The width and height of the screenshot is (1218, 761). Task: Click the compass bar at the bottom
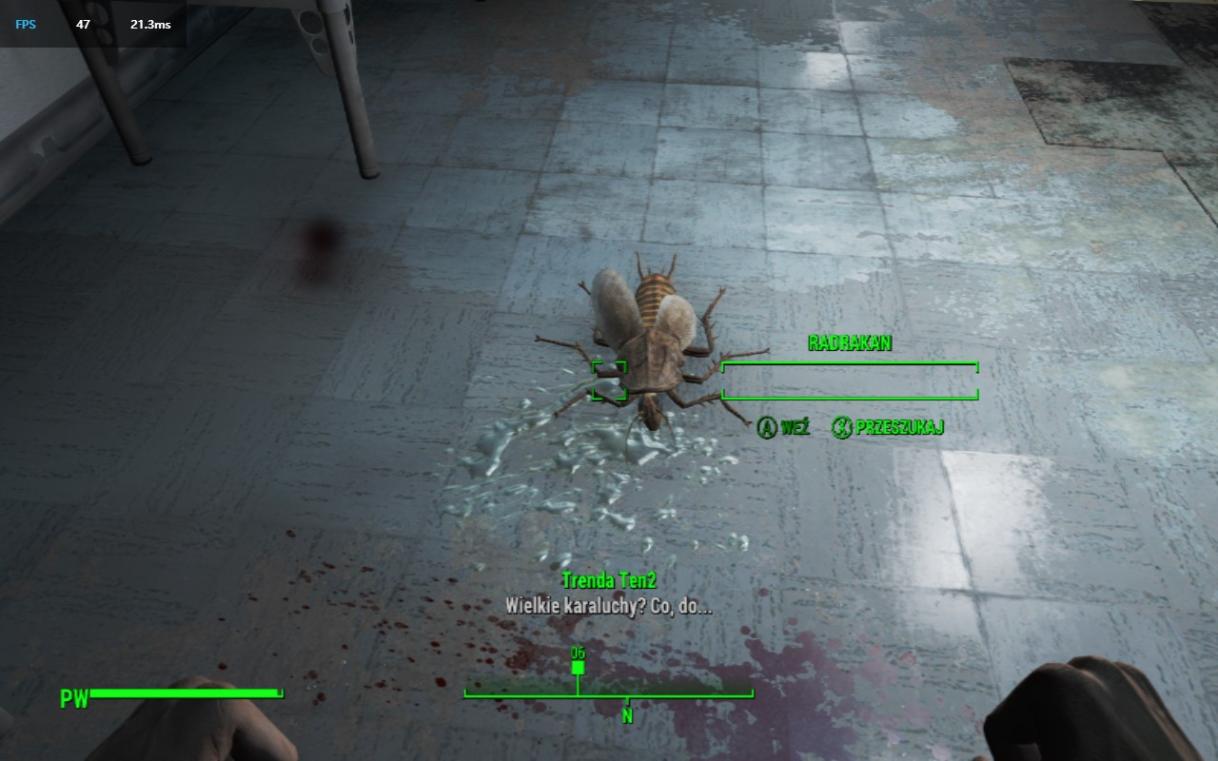[608, 691]
